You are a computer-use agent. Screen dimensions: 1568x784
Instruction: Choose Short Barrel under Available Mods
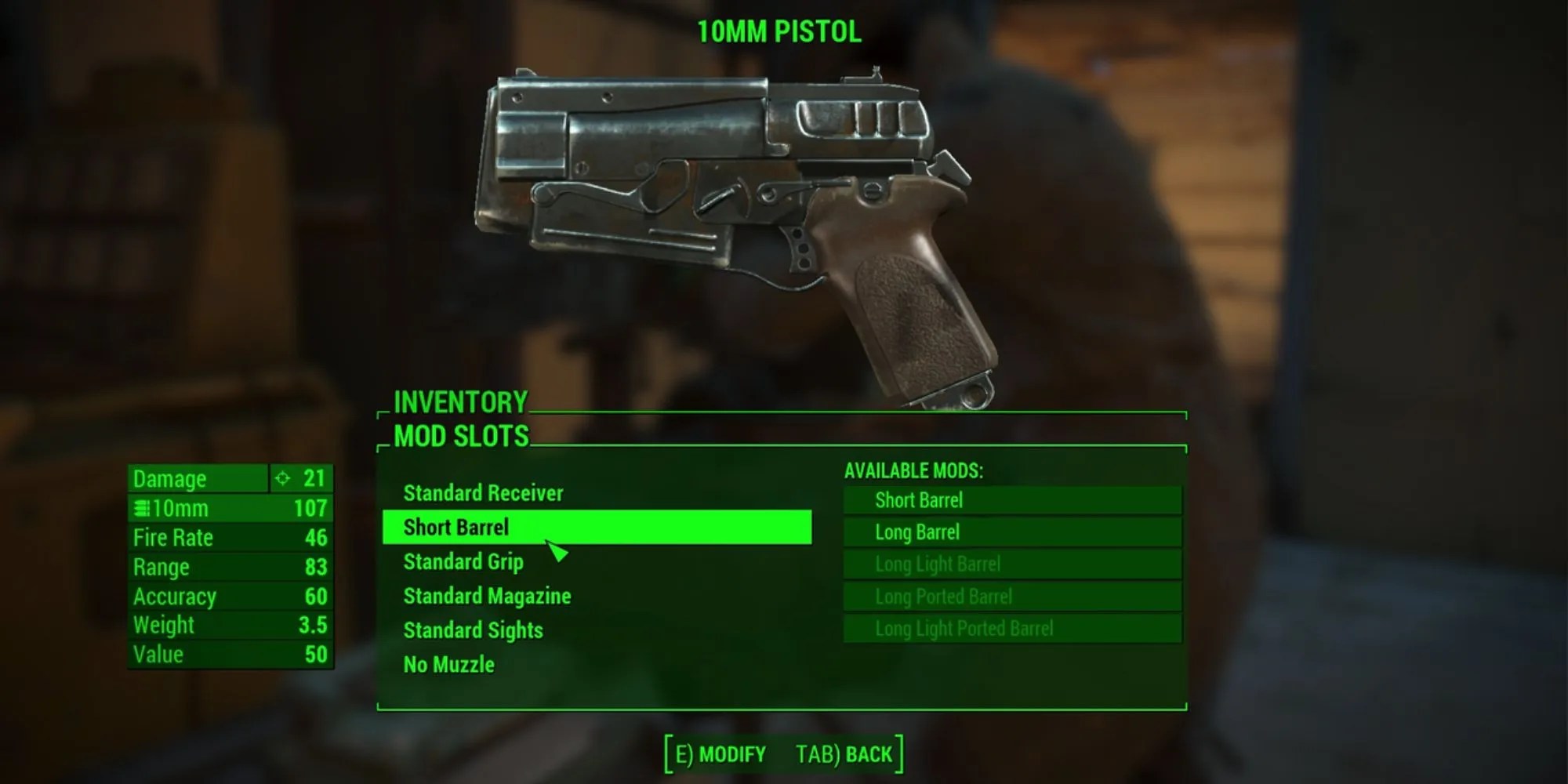pos(1011,500)
